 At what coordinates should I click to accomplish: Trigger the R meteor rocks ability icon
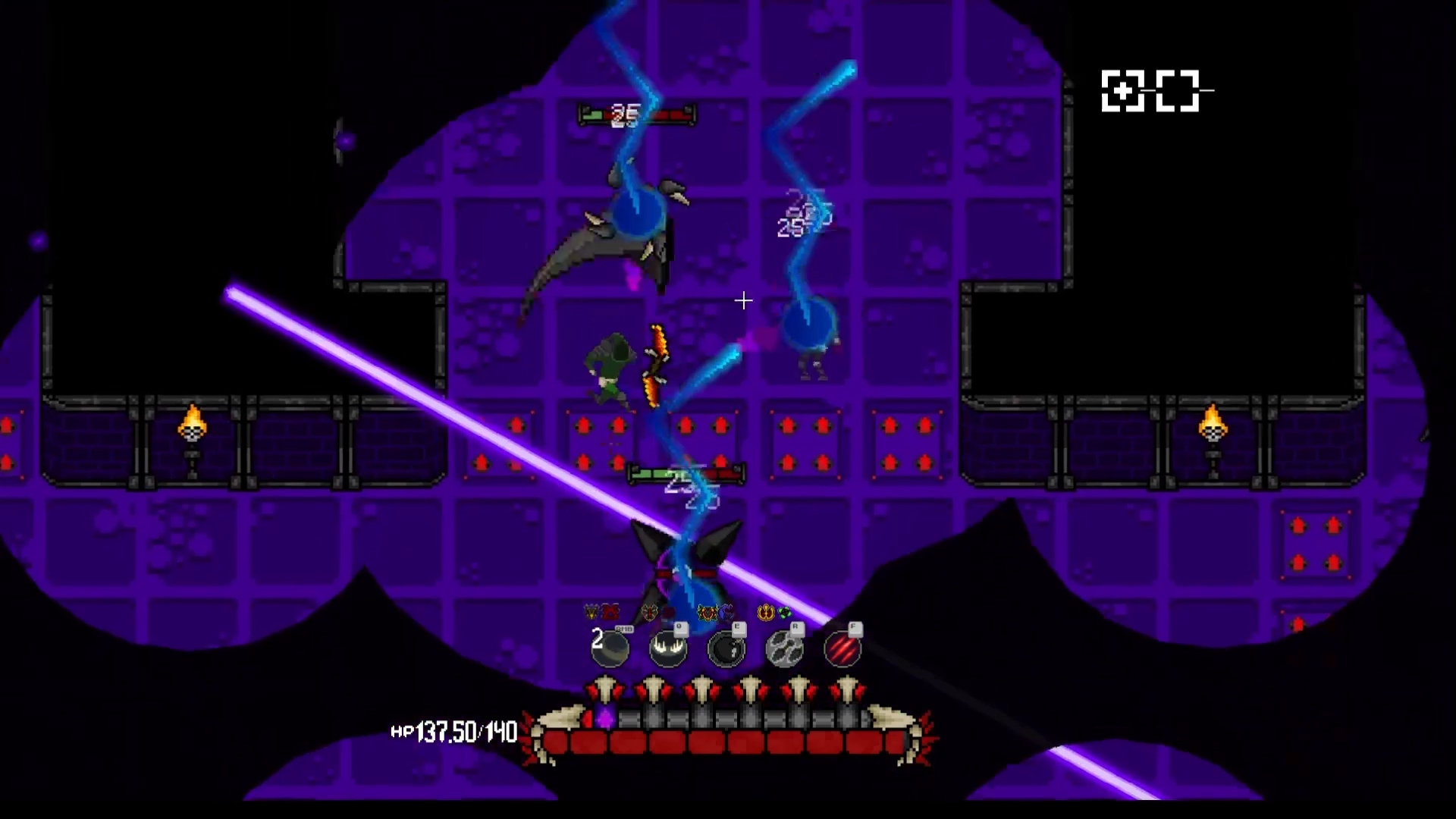pos(783,650)
